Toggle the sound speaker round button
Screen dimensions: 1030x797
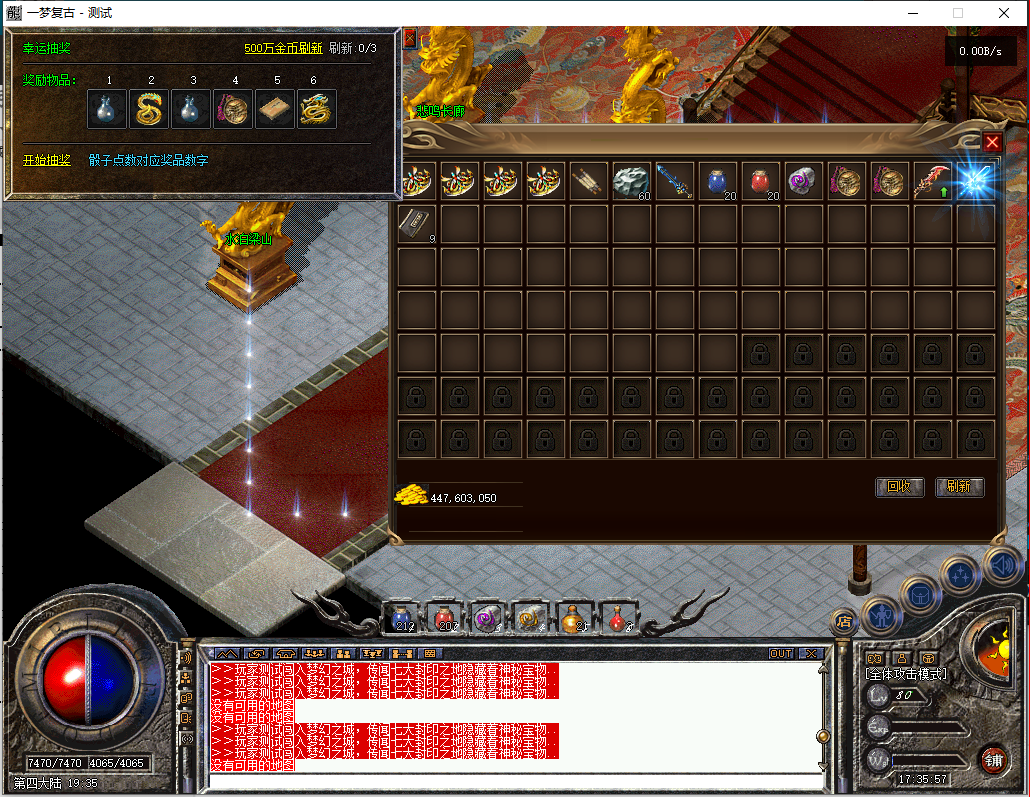pos(1002,566)
